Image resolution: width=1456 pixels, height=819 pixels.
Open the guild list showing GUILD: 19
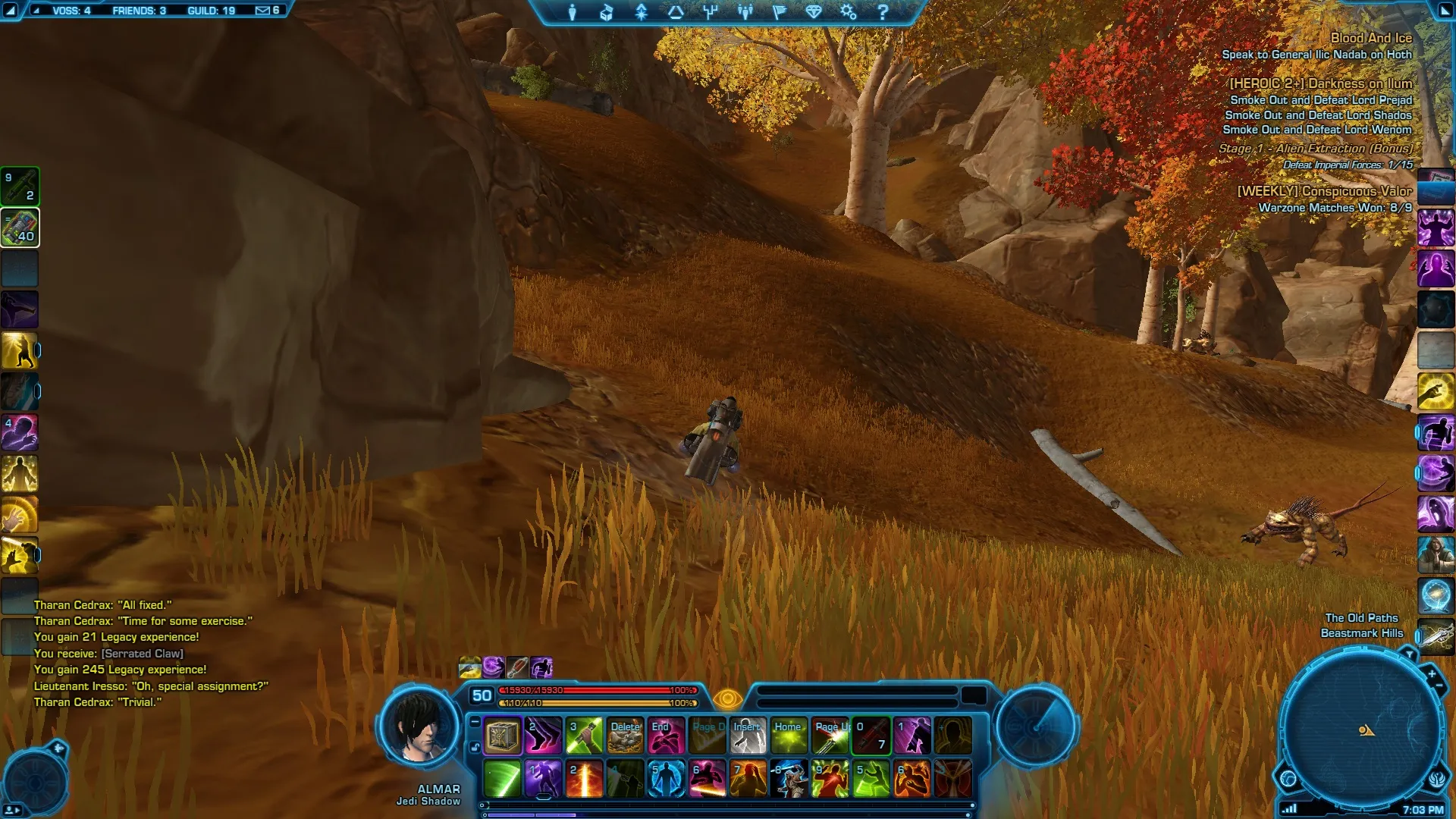[211, 11]
